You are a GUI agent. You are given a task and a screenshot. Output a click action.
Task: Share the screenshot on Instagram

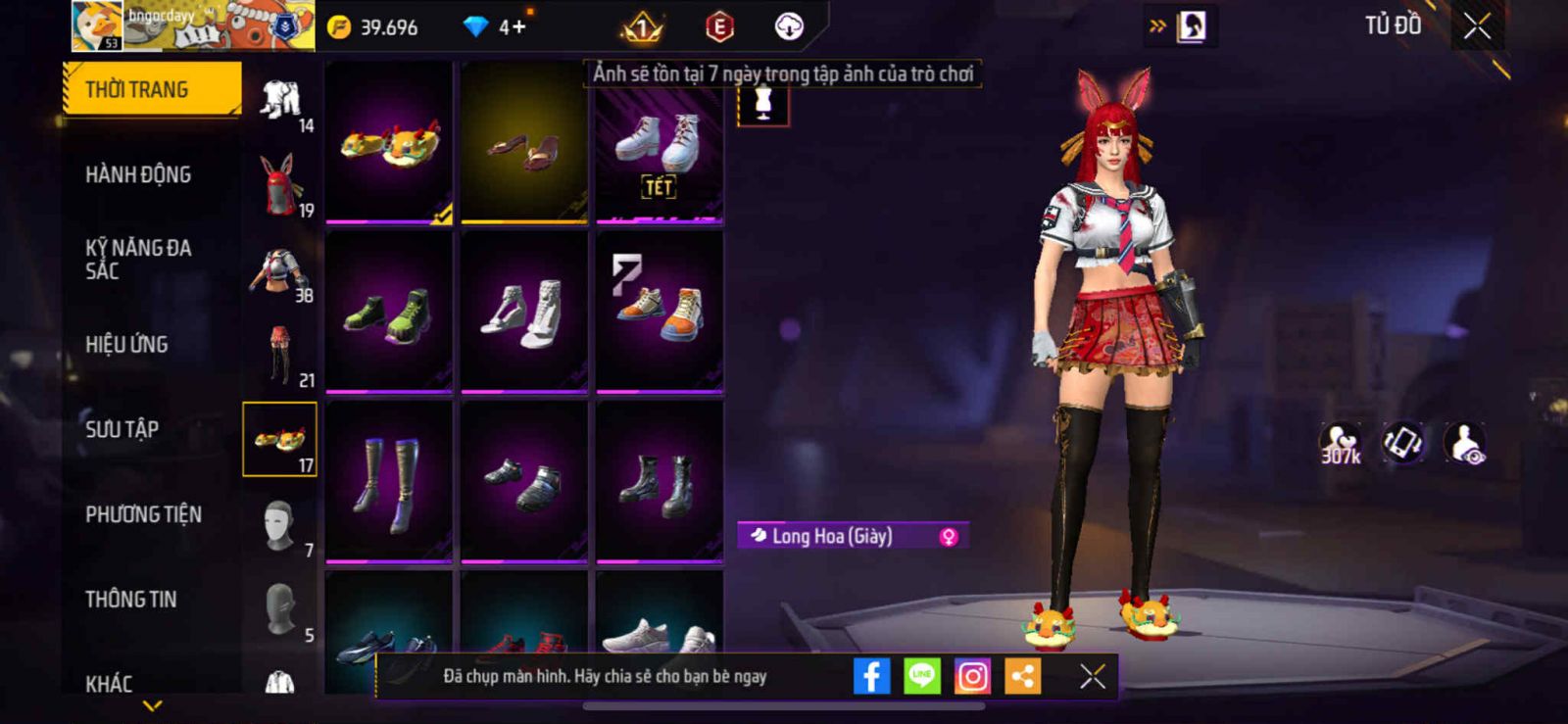point(972,676)
